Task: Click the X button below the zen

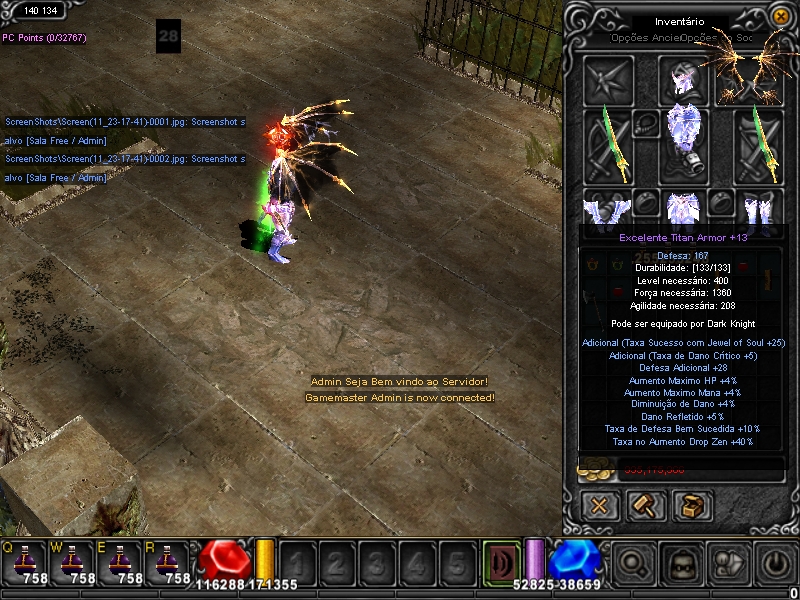Action: [x=600, y=505]
